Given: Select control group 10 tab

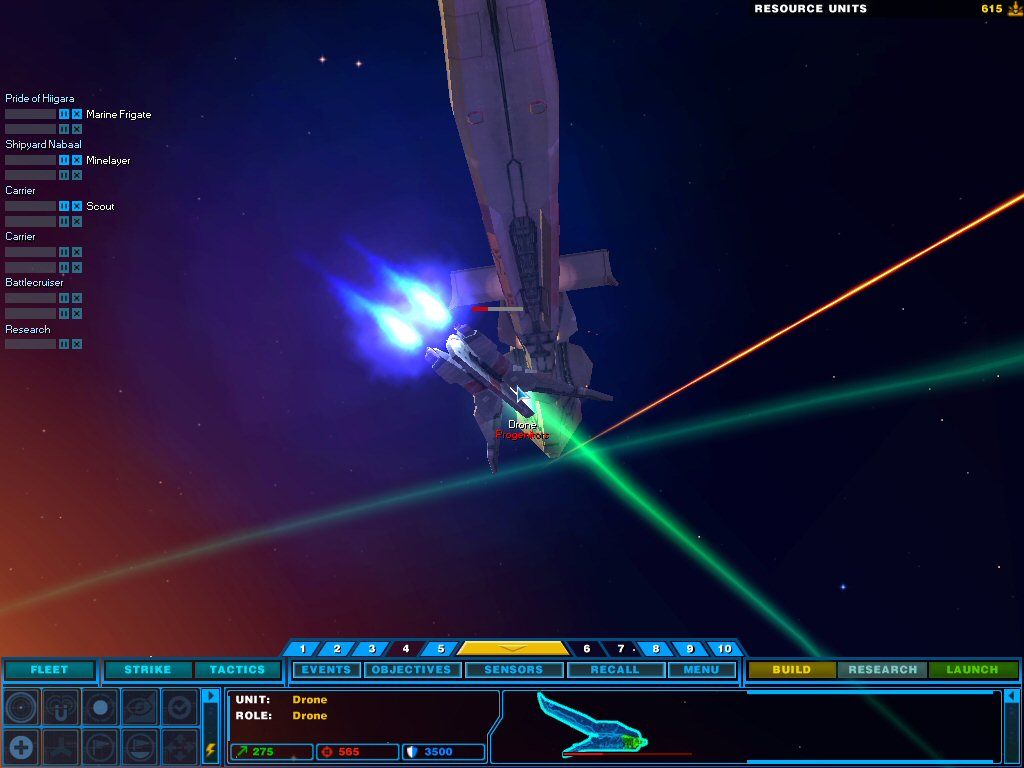Looking at the screenshot, I should (724, 649).
